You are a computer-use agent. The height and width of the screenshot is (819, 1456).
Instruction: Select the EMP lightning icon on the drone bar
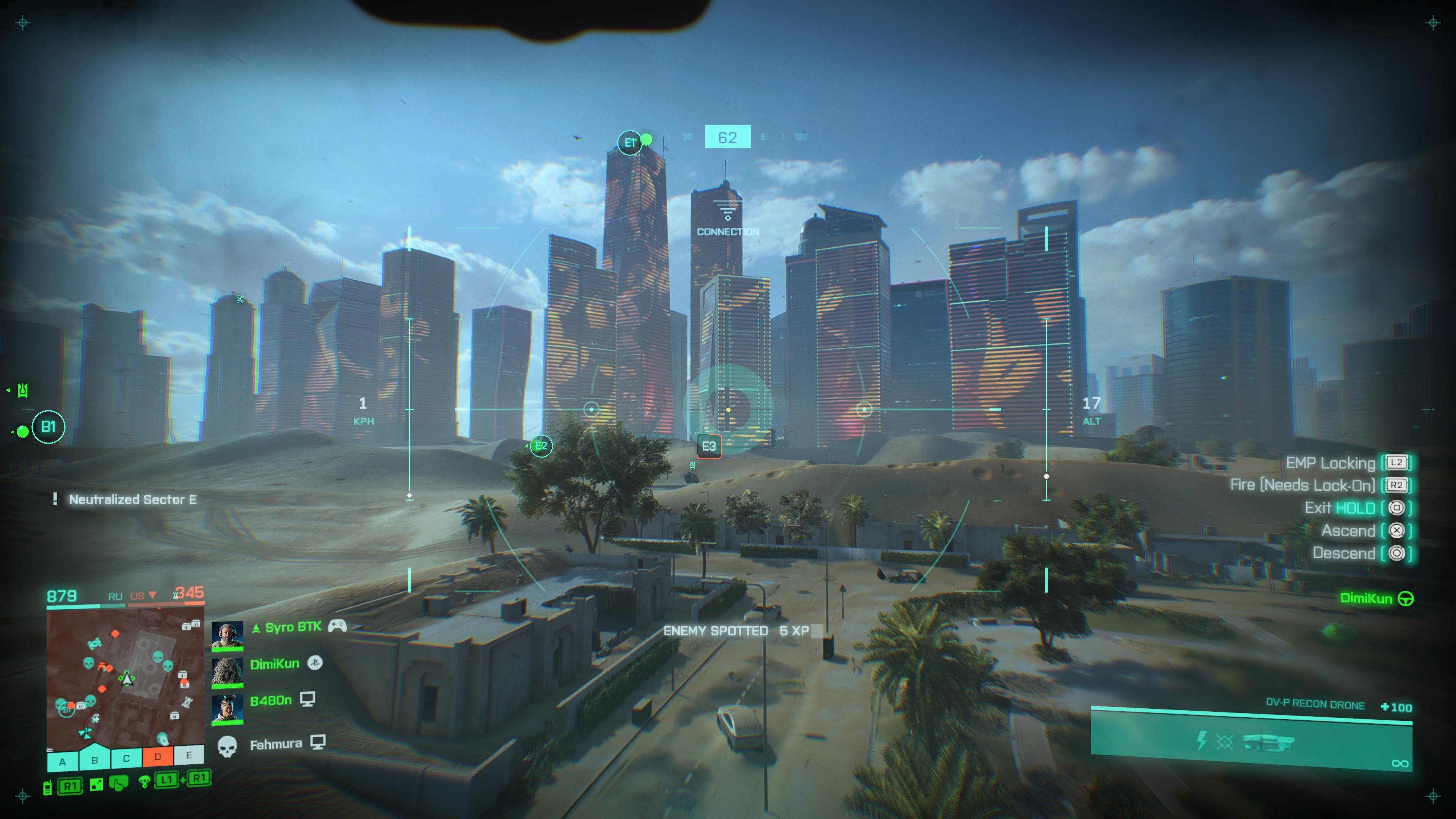(x=1203, y=741)
